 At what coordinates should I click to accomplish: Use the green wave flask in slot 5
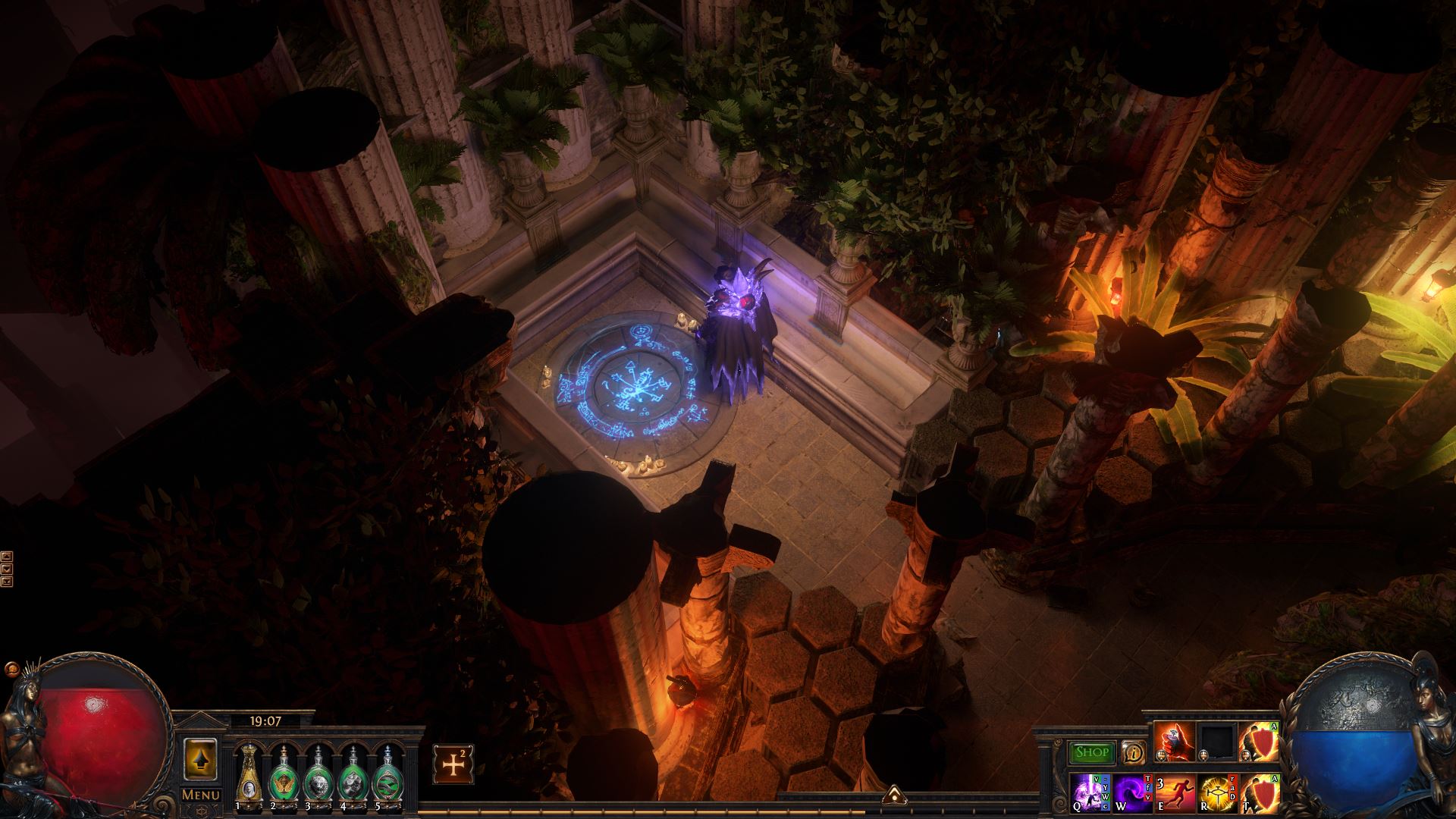click(x=386, y=773)
